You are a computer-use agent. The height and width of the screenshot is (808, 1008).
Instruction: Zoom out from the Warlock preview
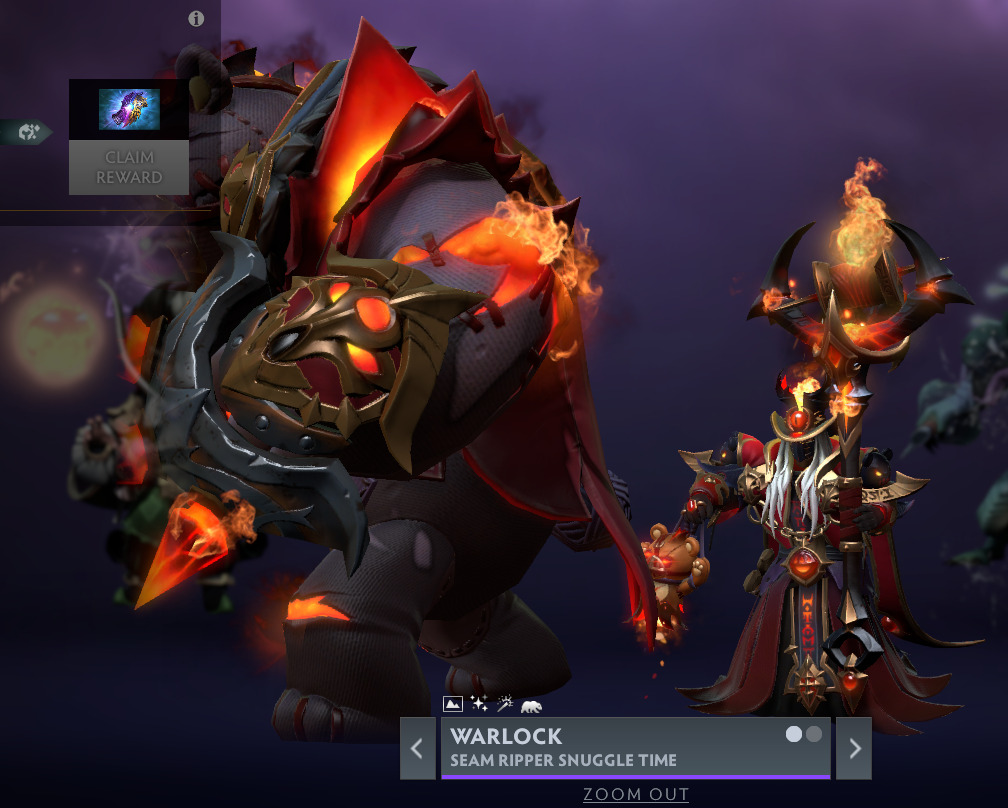tap(636, 795)
